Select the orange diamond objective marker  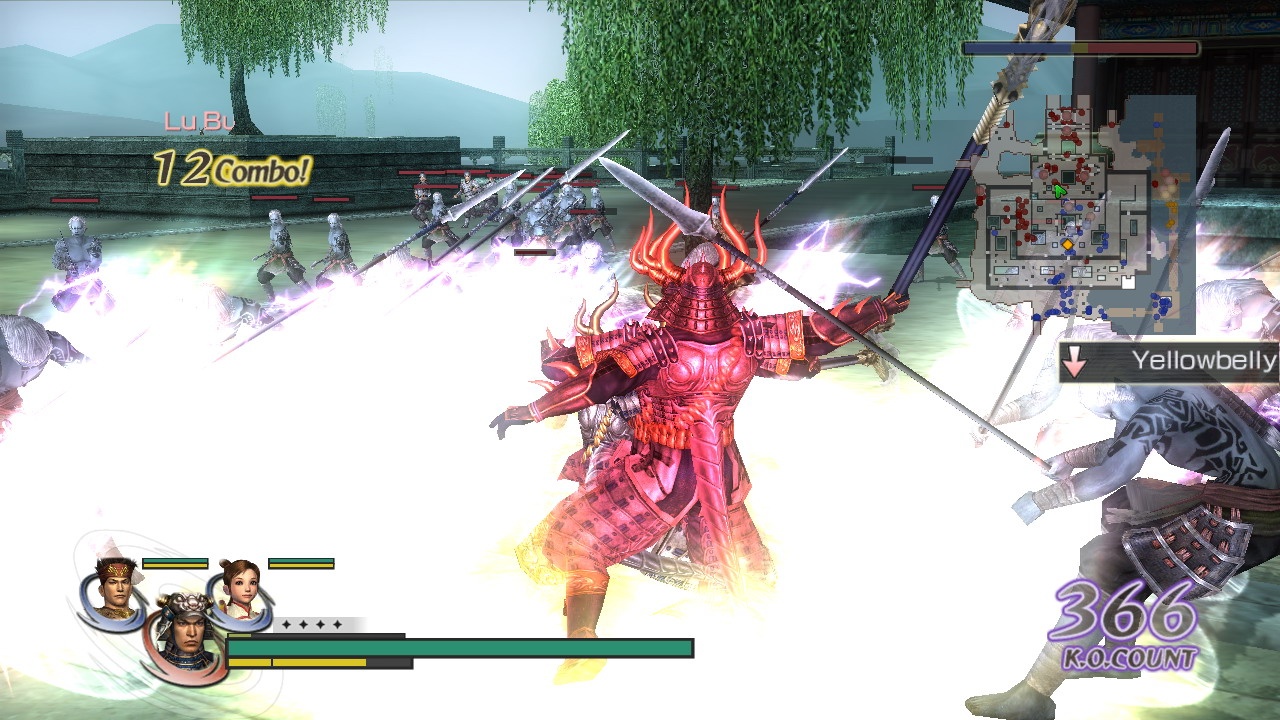pyautogui.click(x=1067, y=244)
